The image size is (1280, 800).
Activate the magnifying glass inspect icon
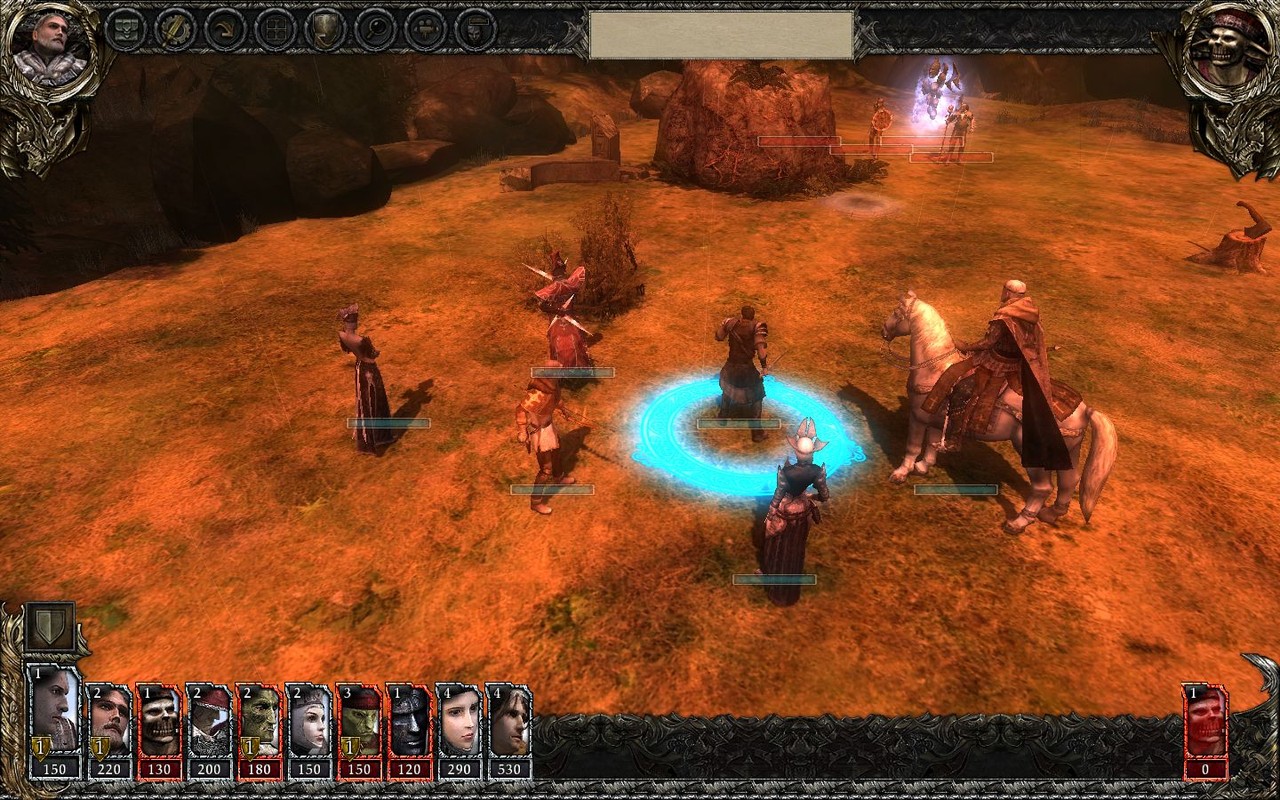(375, 29)
